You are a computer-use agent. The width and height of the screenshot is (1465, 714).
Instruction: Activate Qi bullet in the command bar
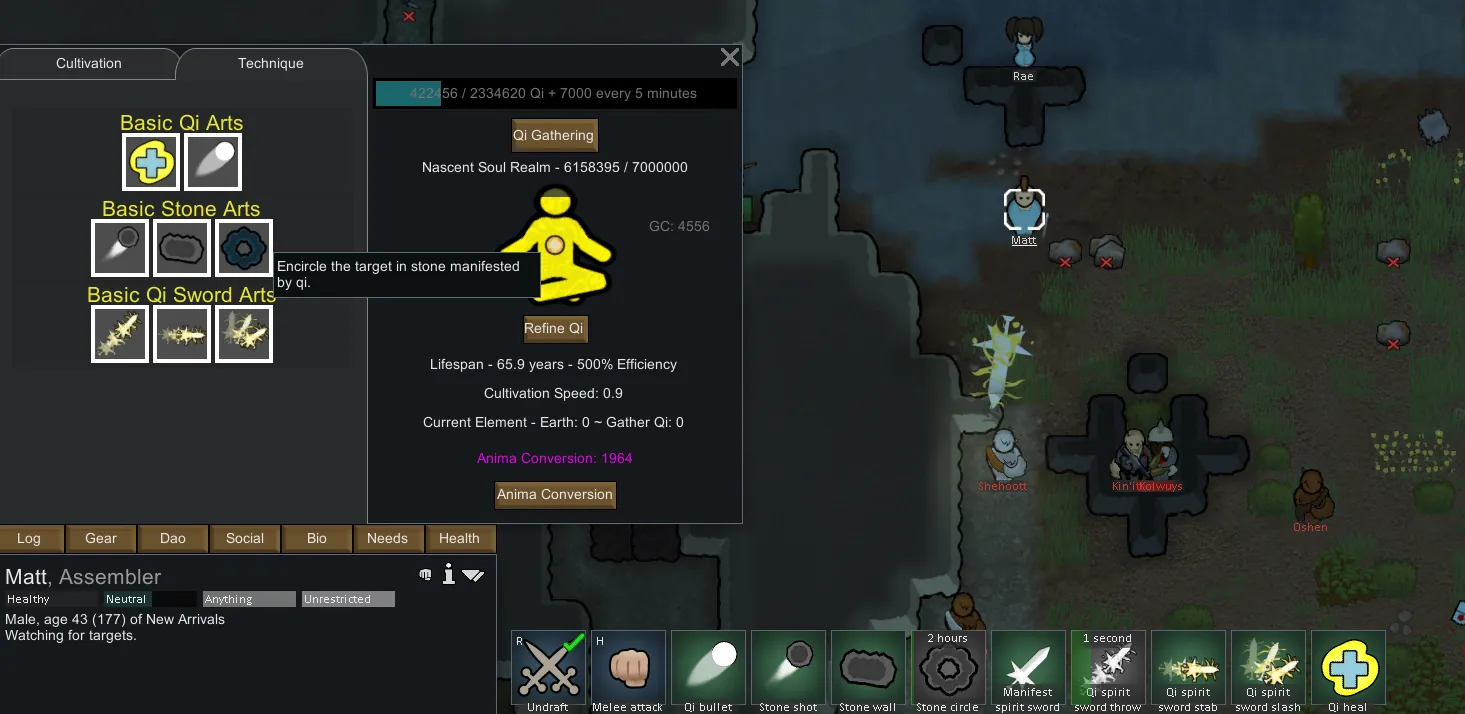(x=708, y=667)
